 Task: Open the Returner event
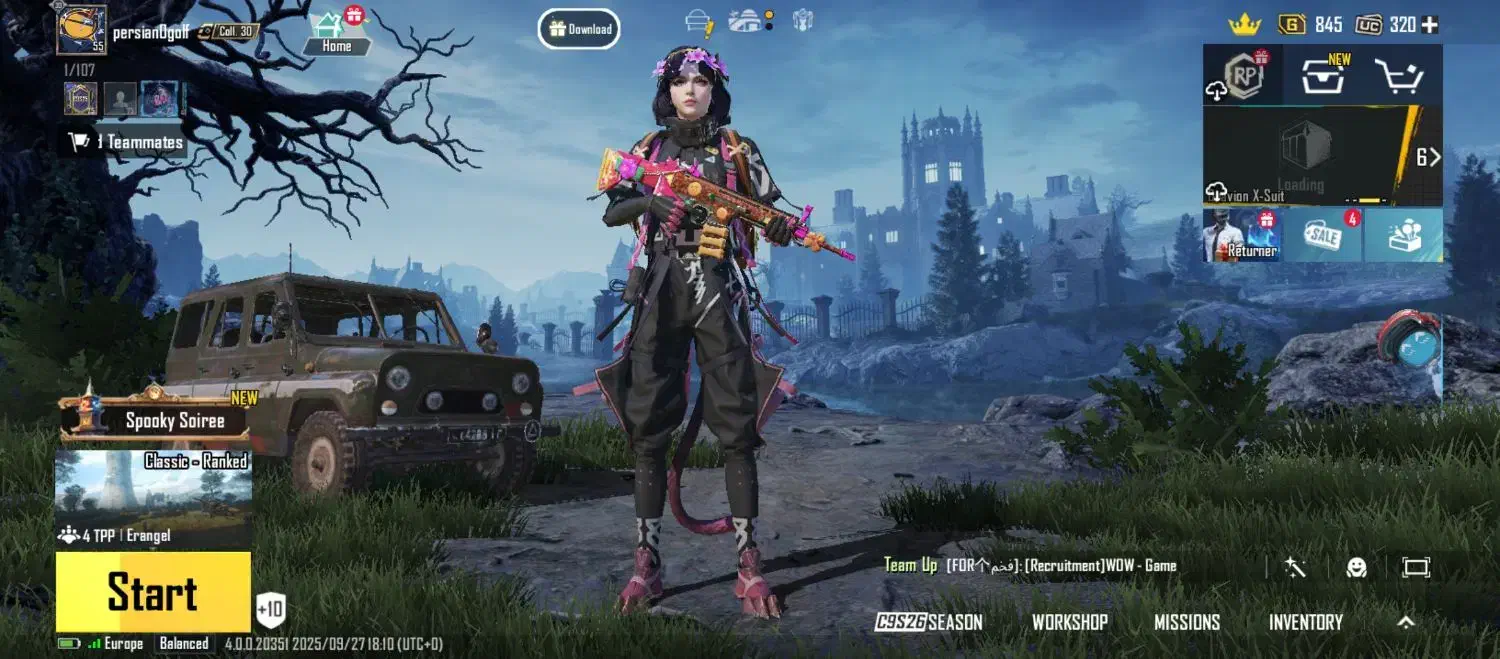(x=1242, y=236)
